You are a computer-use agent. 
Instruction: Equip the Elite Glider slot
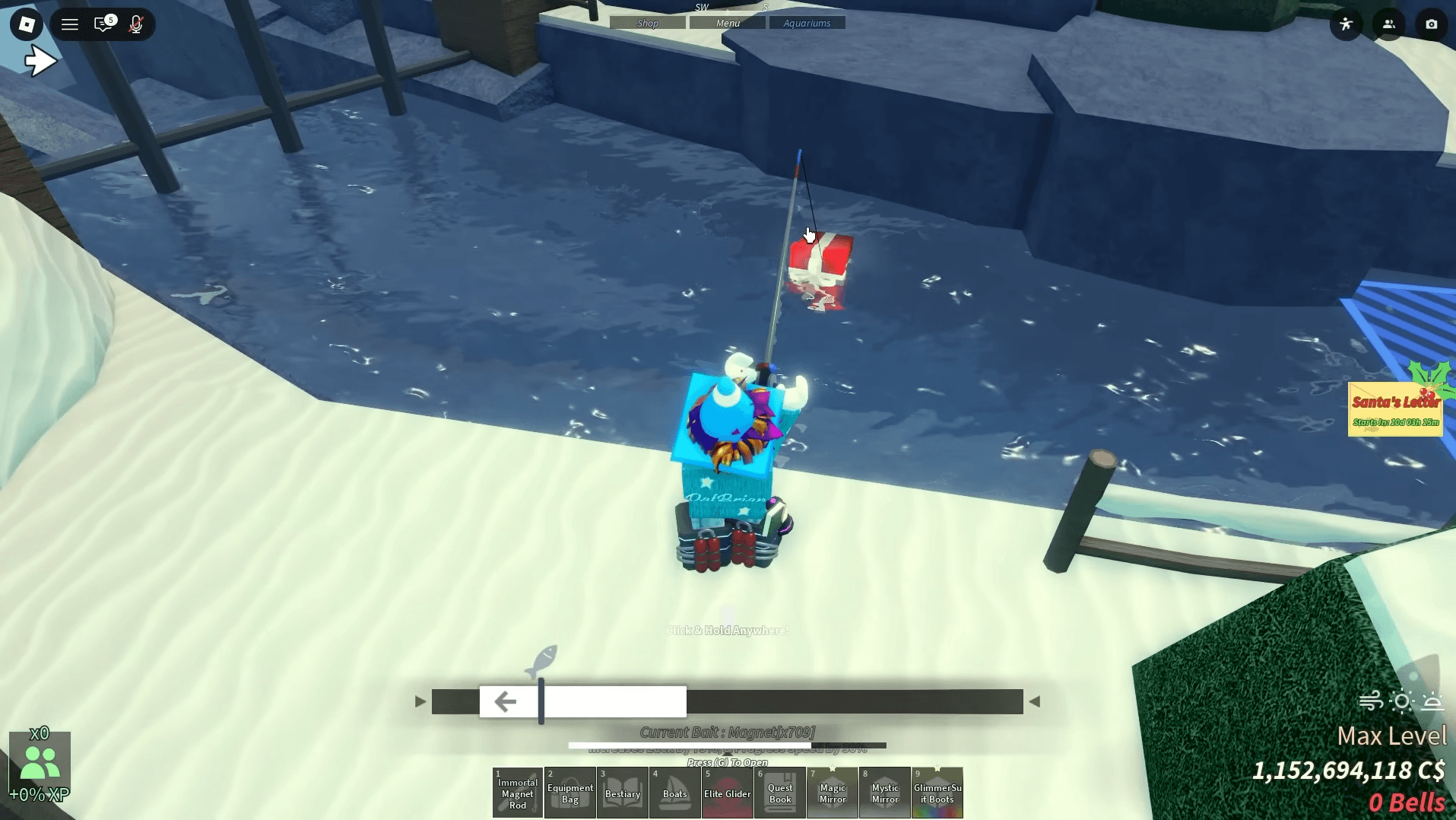tap(728, 793)
